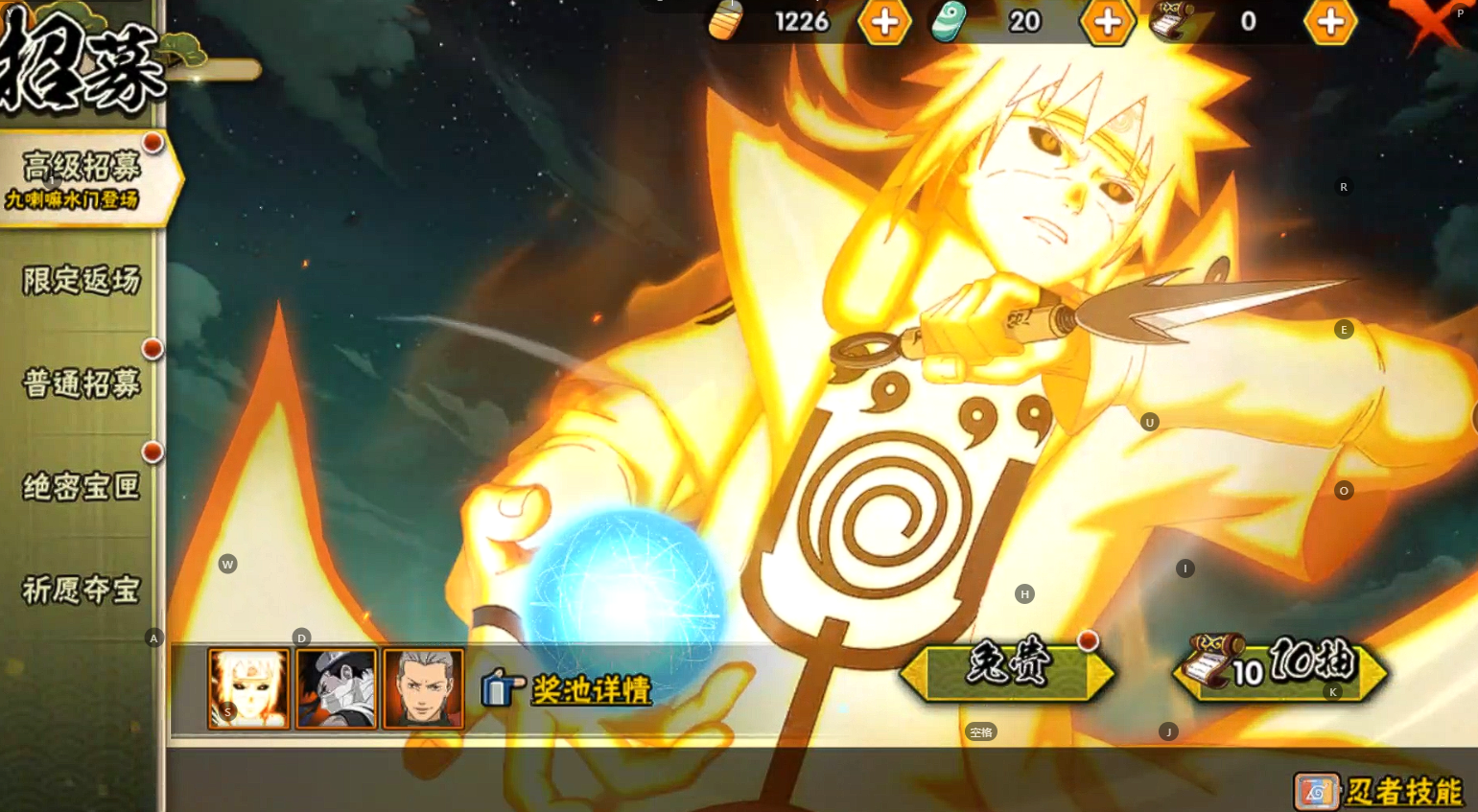This screenshot has width=1478, height=812.
Task: Choose the 绝密宝匣 tab
Action: (x=82, y=487)
